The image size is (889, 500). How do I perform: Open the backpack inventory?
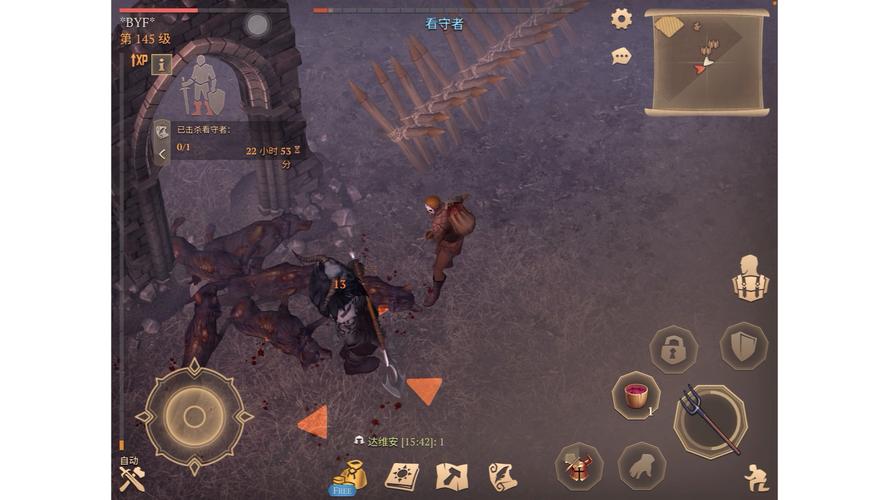748,277
